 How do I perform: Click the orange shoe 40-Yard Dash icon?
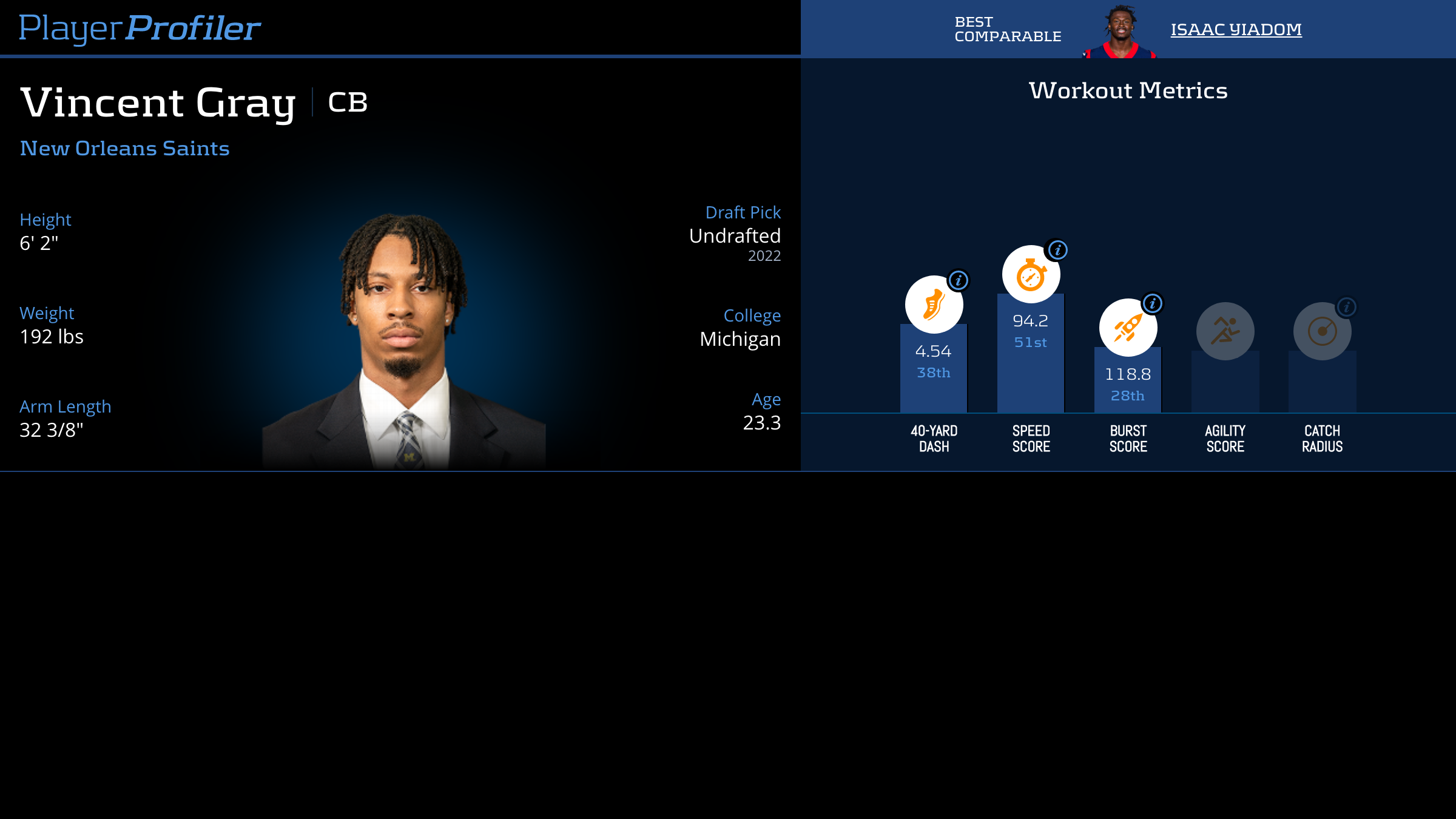934,305
